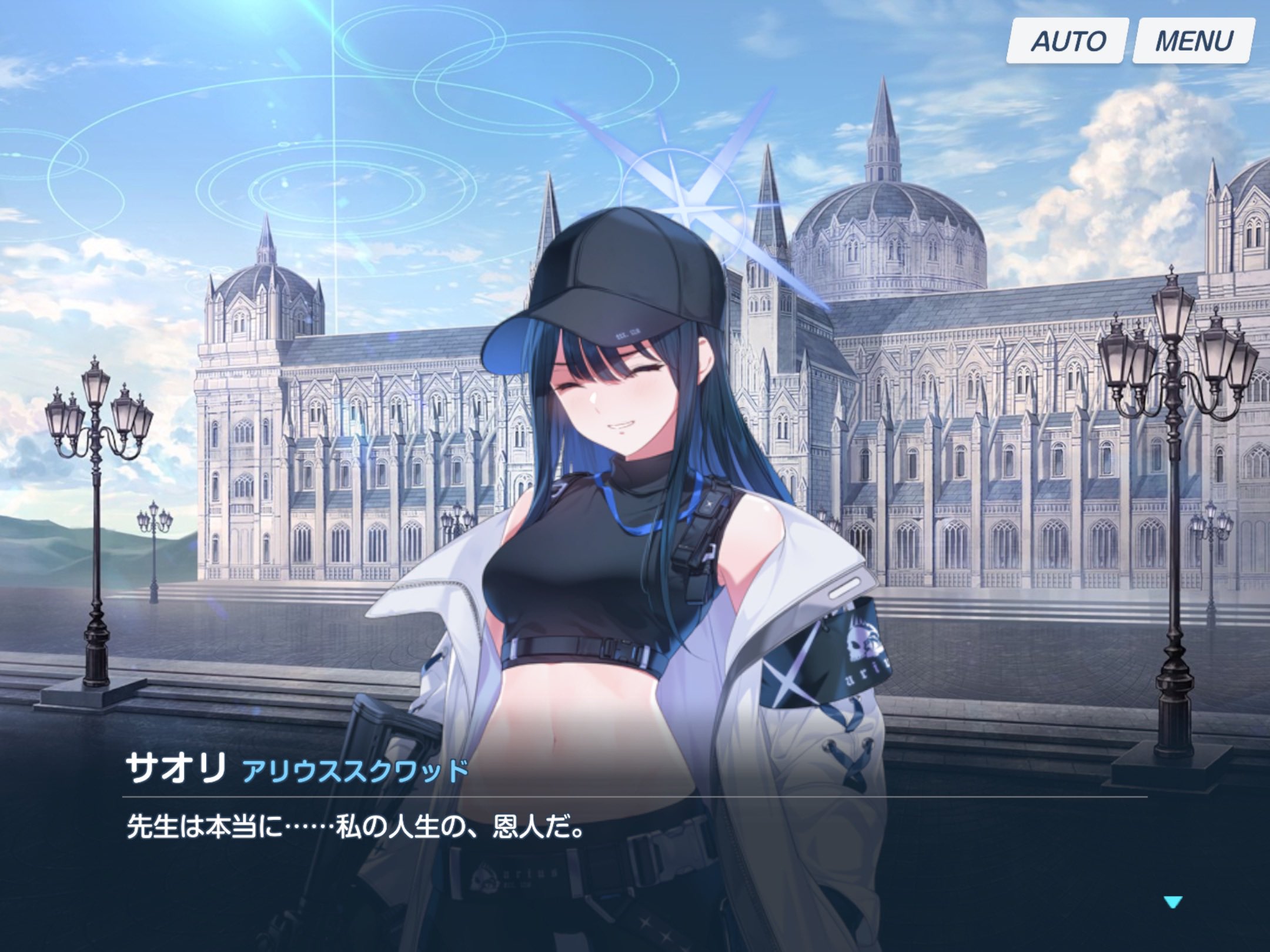This screenshot has width=1270, height=952.
Task: Toggle the AUTO dialogue playback button
Action: click(1067, 41)
